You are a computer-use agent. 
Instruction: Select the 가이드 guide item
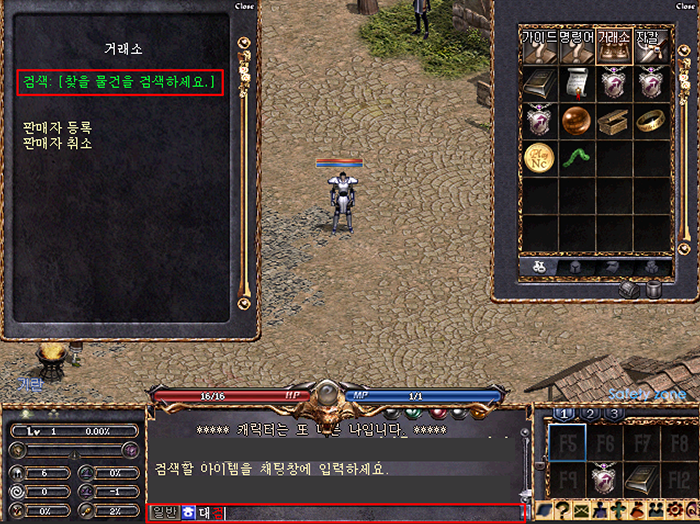tap(540, 48)
